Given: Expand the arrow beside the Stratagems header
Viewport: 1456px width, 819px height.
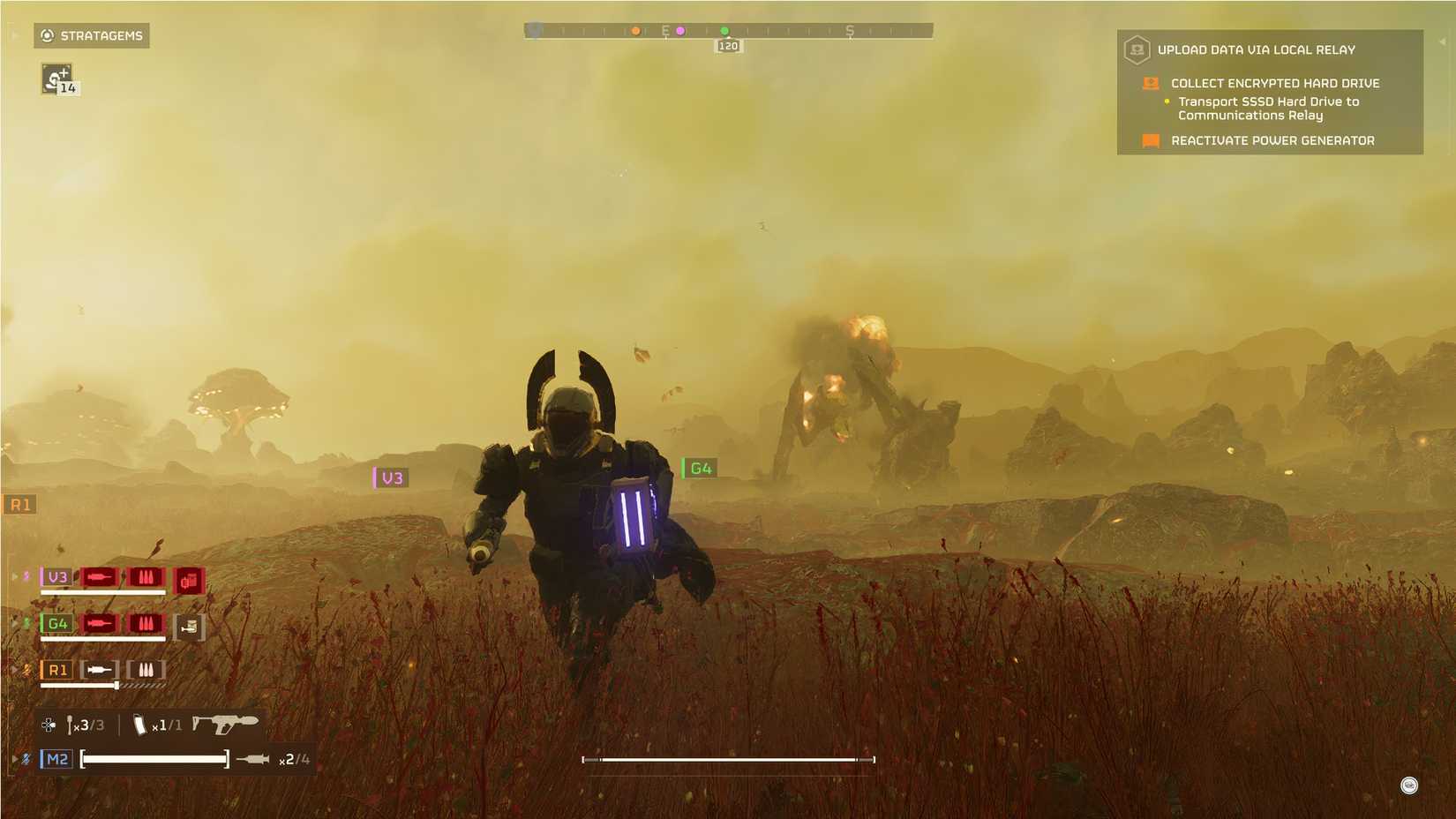Looking at the screenshot, I should point(12,36).
